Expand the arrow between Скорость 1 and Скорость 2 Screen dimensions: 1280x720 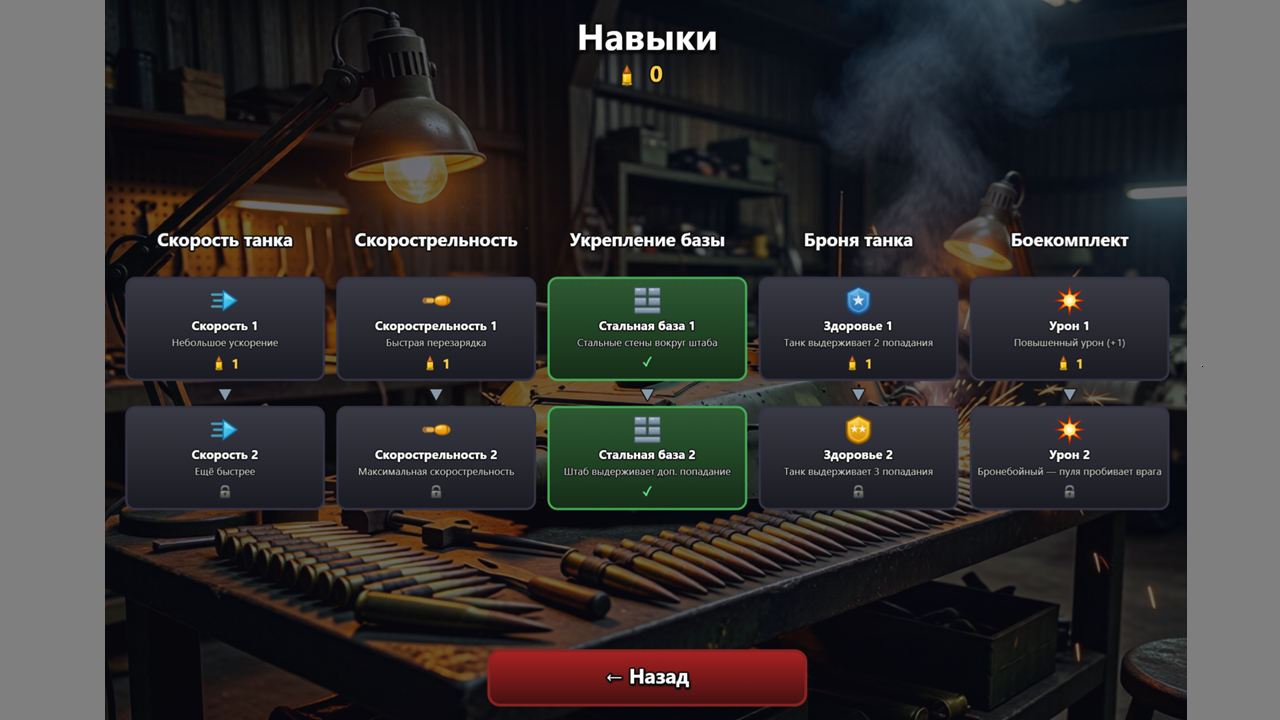point(224,393)
